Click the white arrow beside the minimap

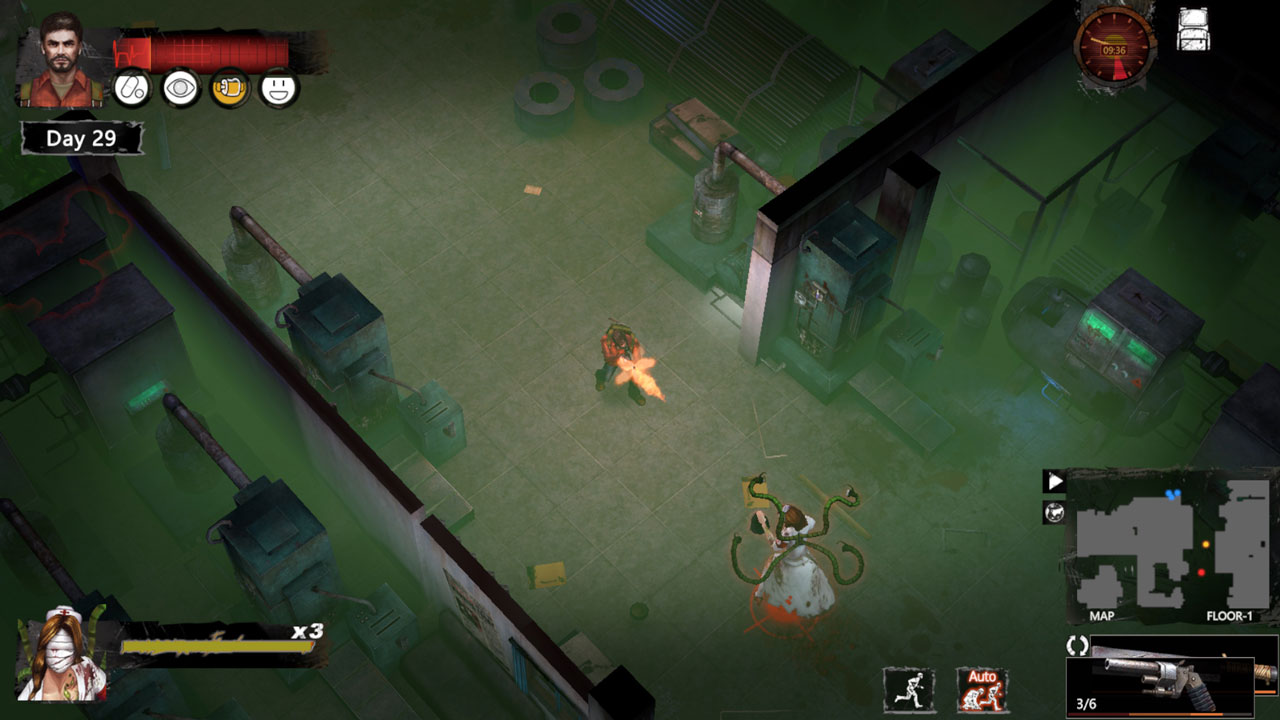click(1054, 482)
